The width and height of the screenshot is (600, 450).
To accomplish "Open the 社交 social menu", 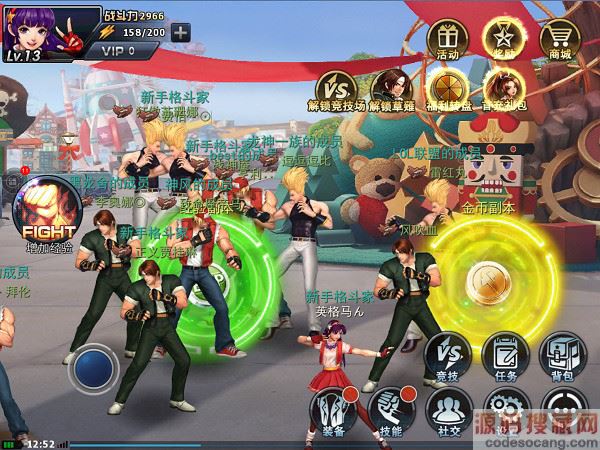I will [449, 411].
